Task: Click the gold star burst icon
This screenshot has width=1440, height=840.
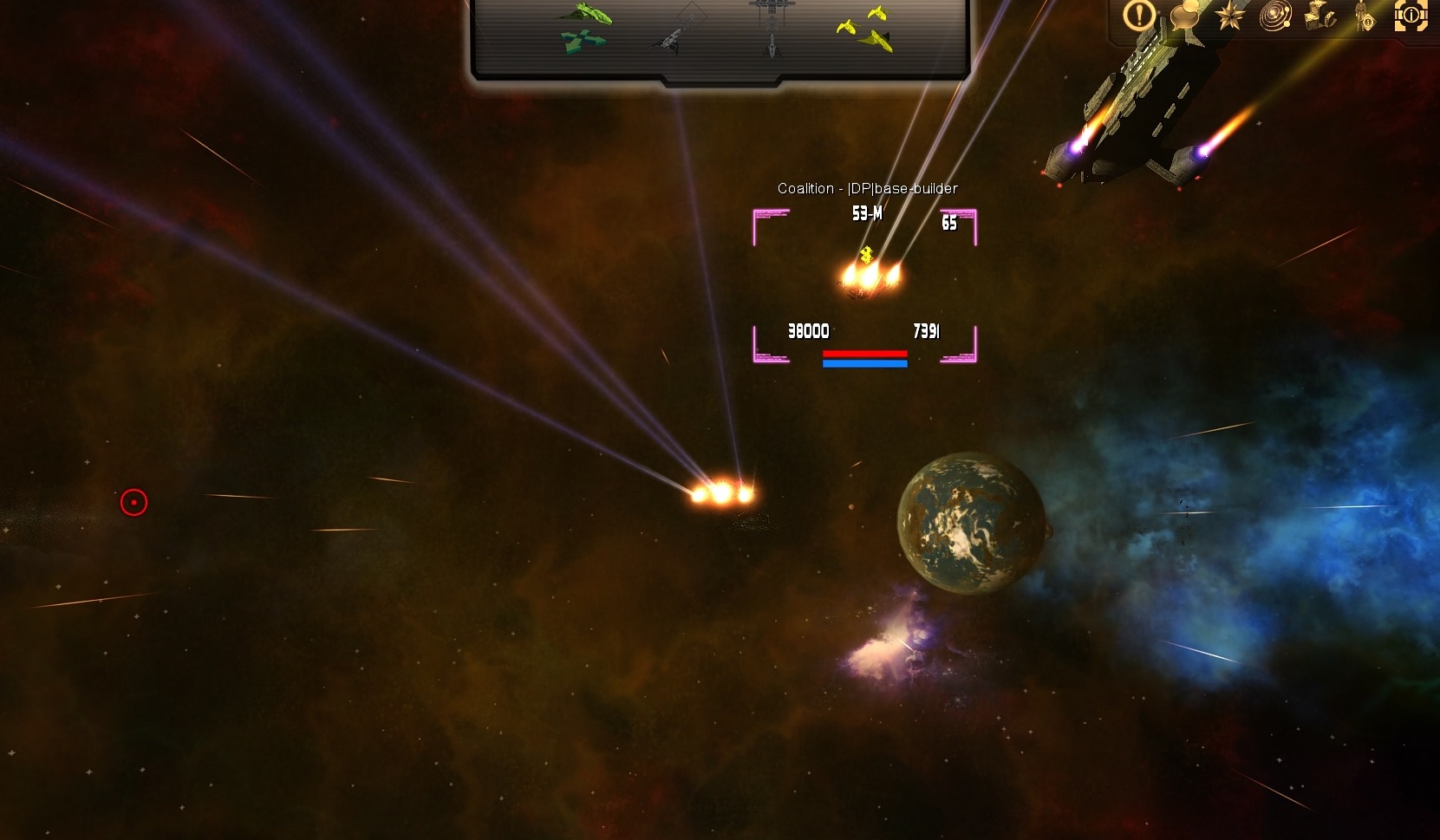Action: pyautogui.click(x=1229, y=16)
